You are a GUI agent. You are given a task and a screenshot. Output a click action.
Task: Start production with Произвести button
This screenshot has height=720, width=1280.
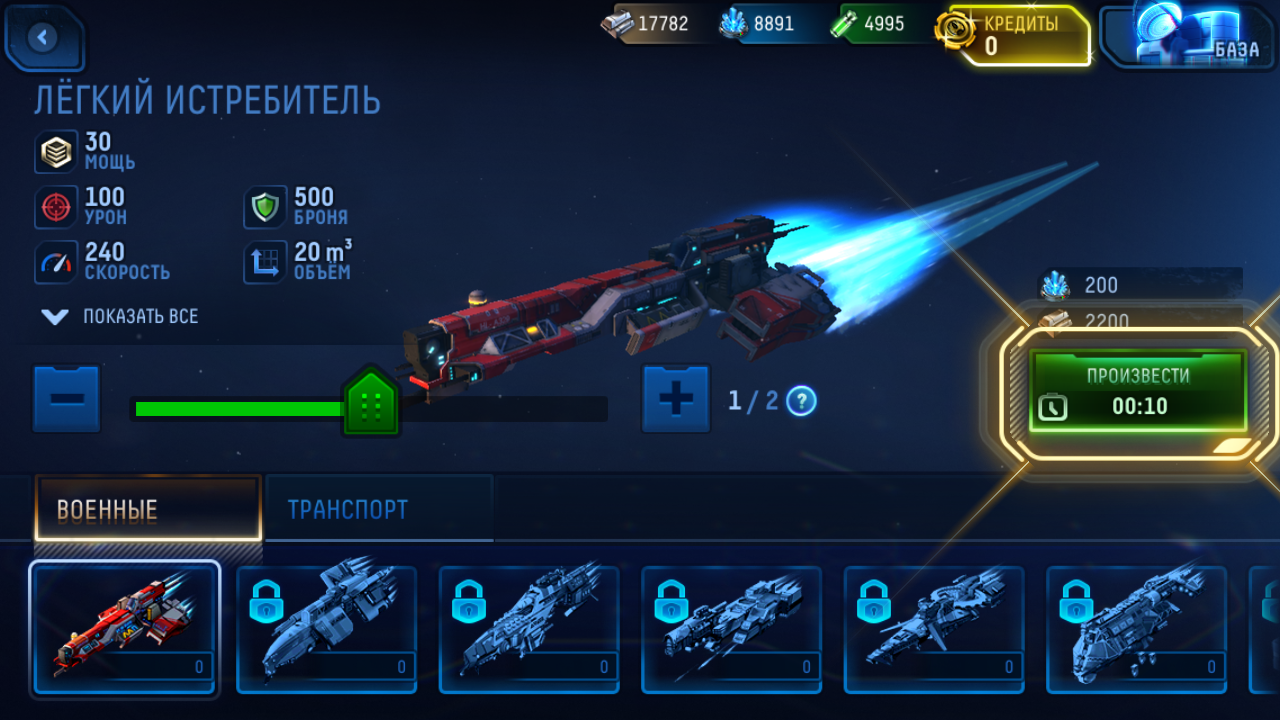pyautogui.click(x=1138, y=392)
